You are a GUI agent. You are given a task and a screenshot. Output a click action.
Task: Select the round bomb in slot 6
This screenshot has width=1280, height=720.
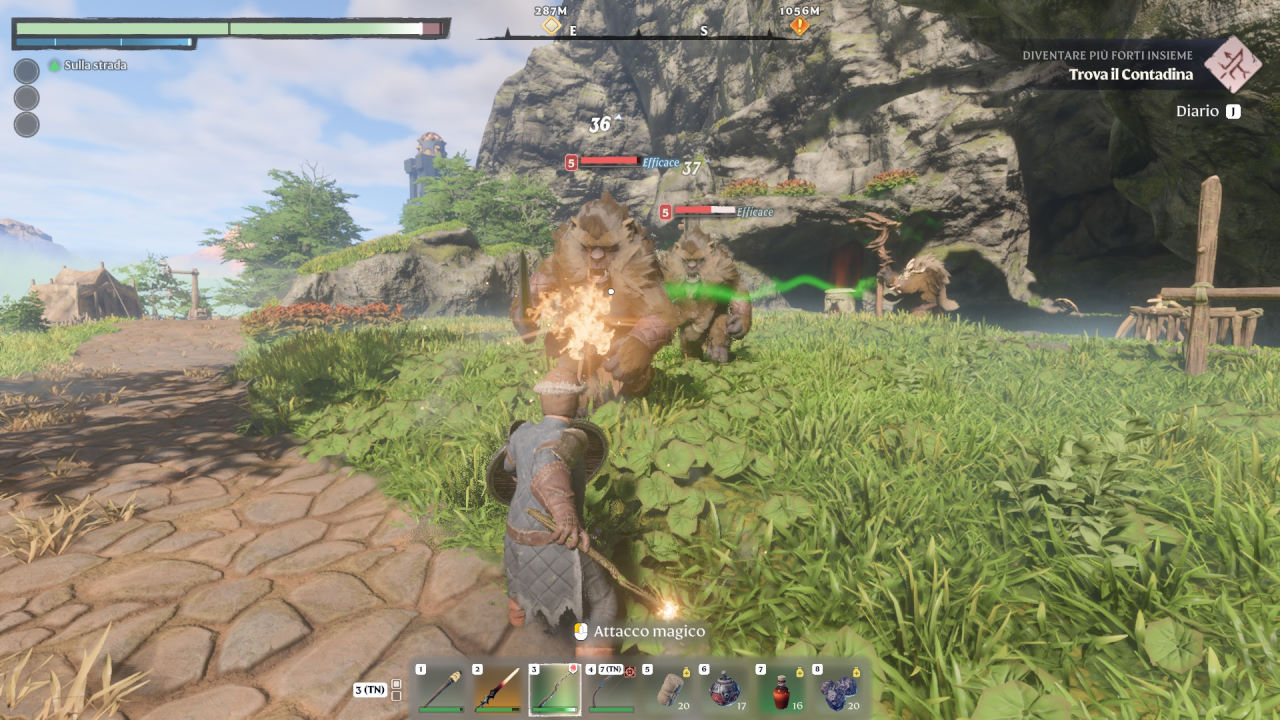coord(723,690)
